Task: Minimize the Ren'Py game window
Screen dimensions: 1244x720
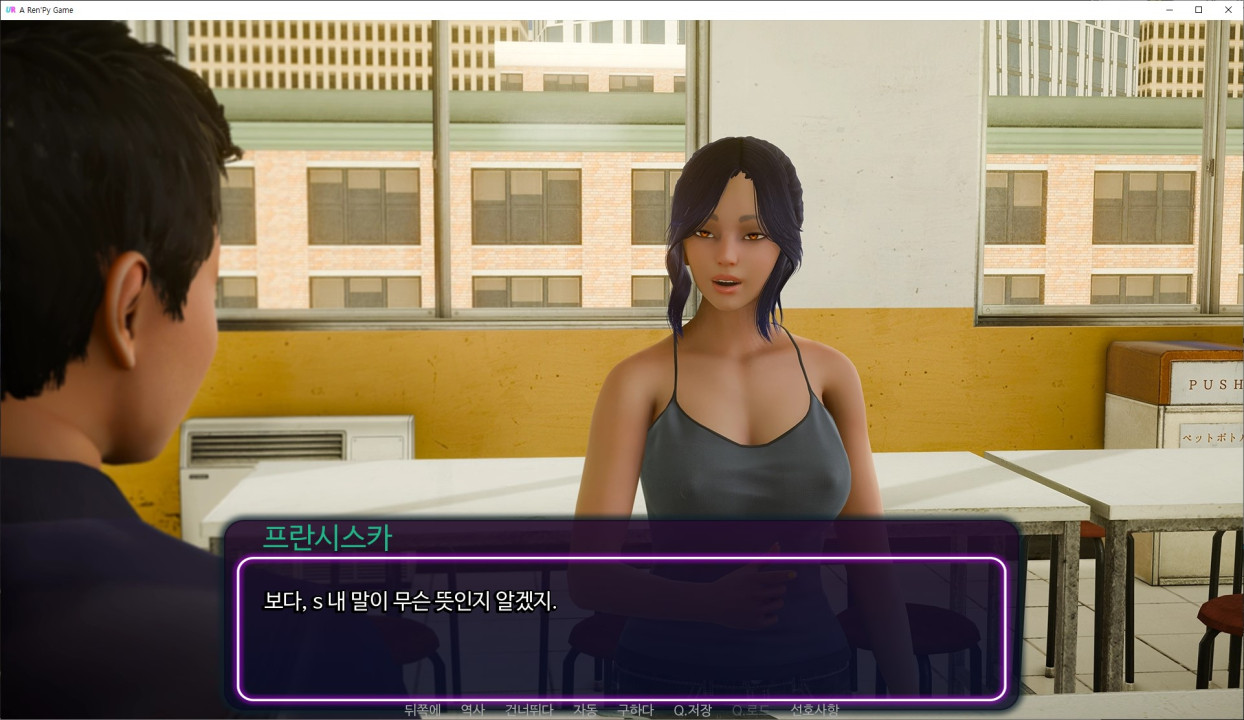Action: coord(1169,10)
